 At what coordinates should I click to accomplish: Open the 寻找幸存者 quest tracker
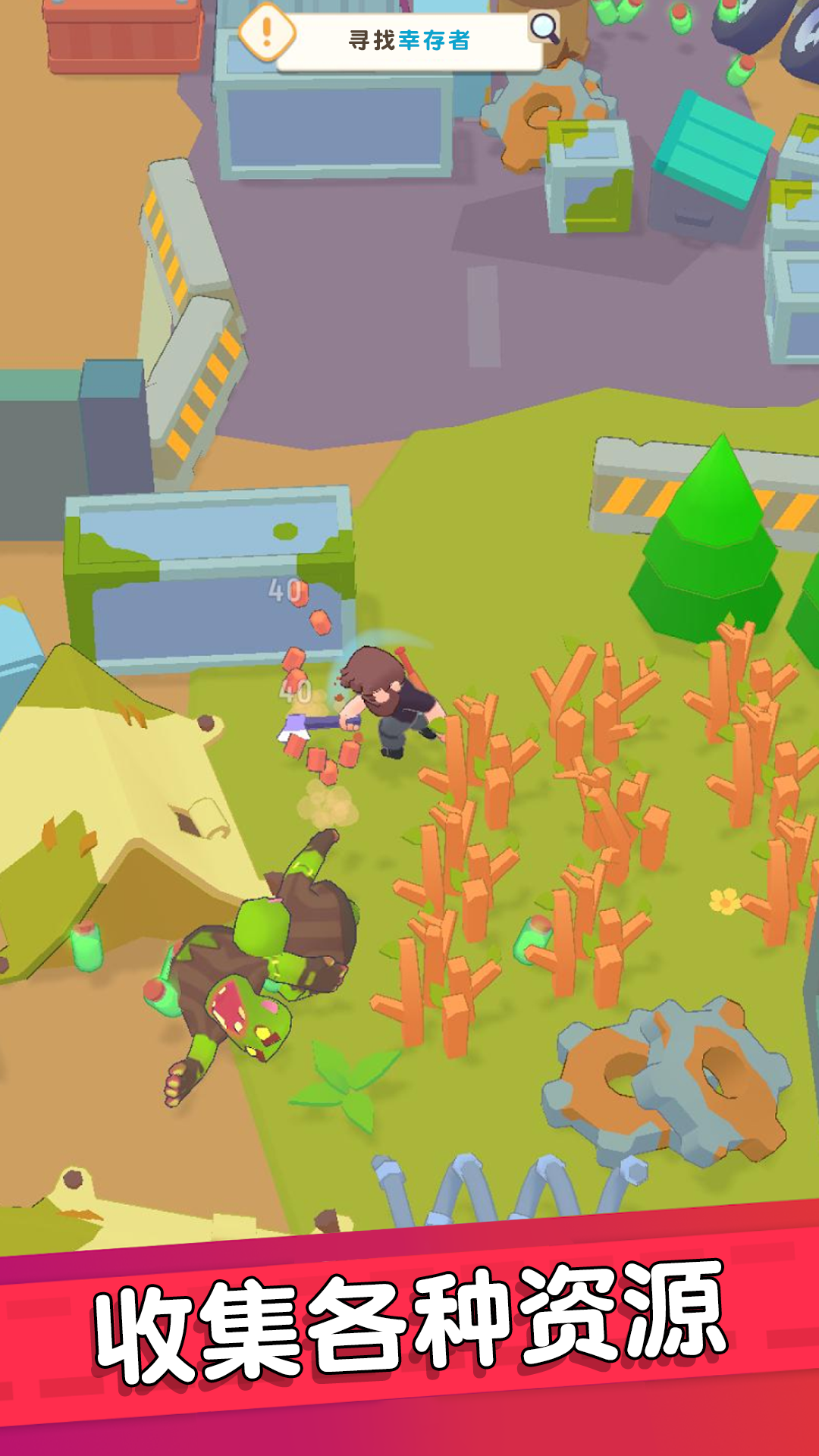click(x=409, y=41)
